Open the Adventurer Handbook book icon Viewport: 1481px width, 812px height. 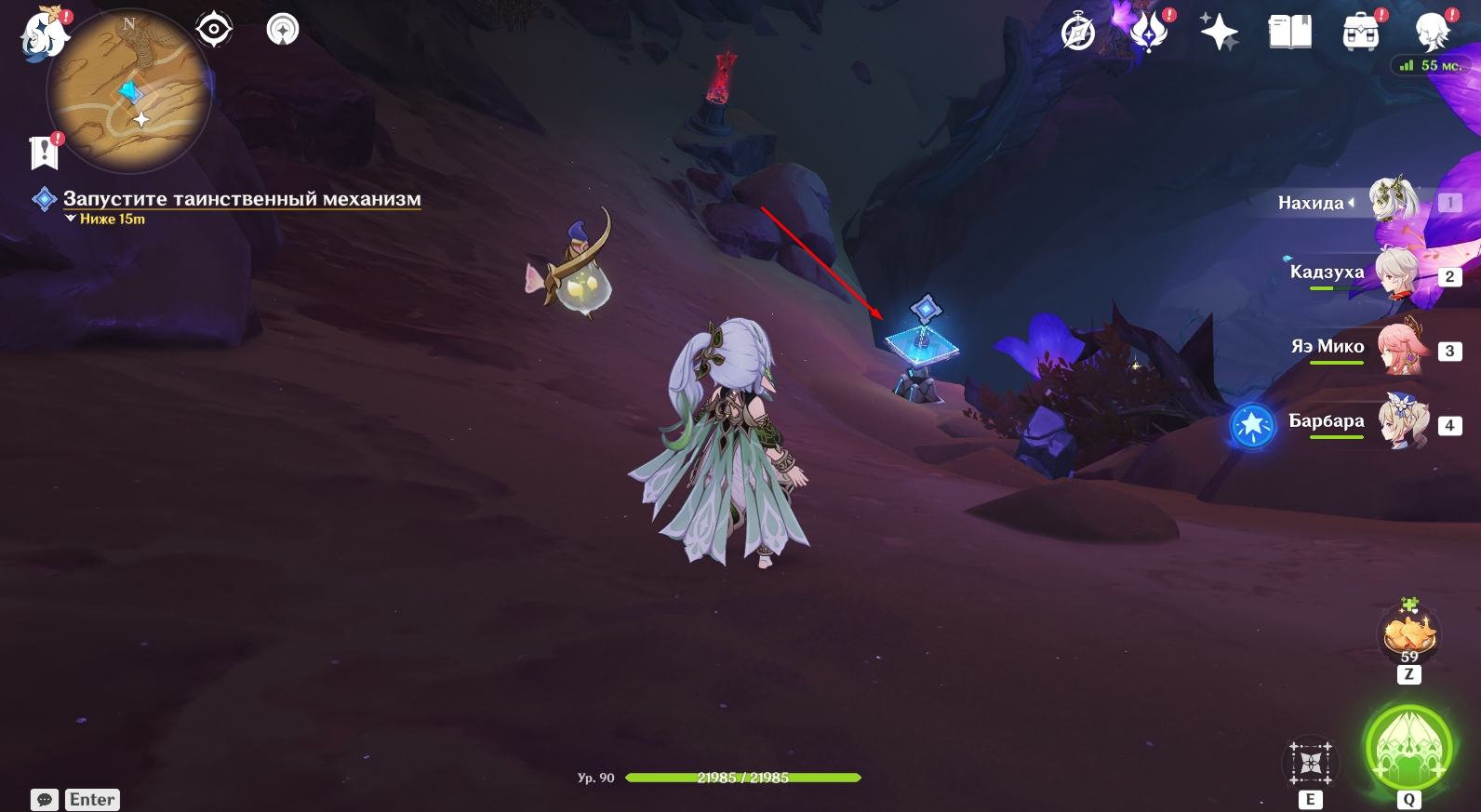(1289, 33)
